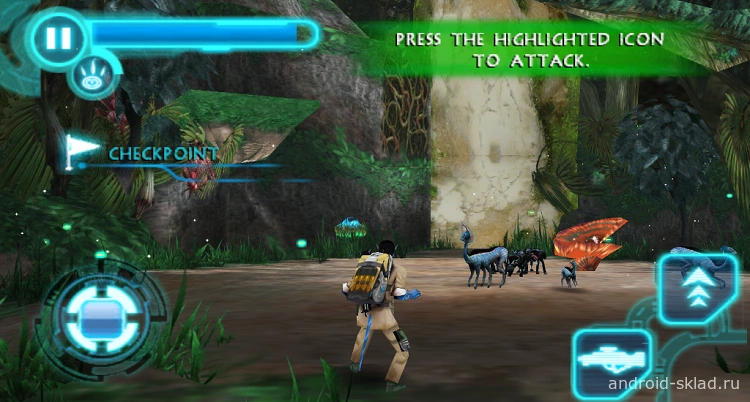Pause the game with the pause button
The width and height of the screenshot is (750, 402).
tap(58, 38)
